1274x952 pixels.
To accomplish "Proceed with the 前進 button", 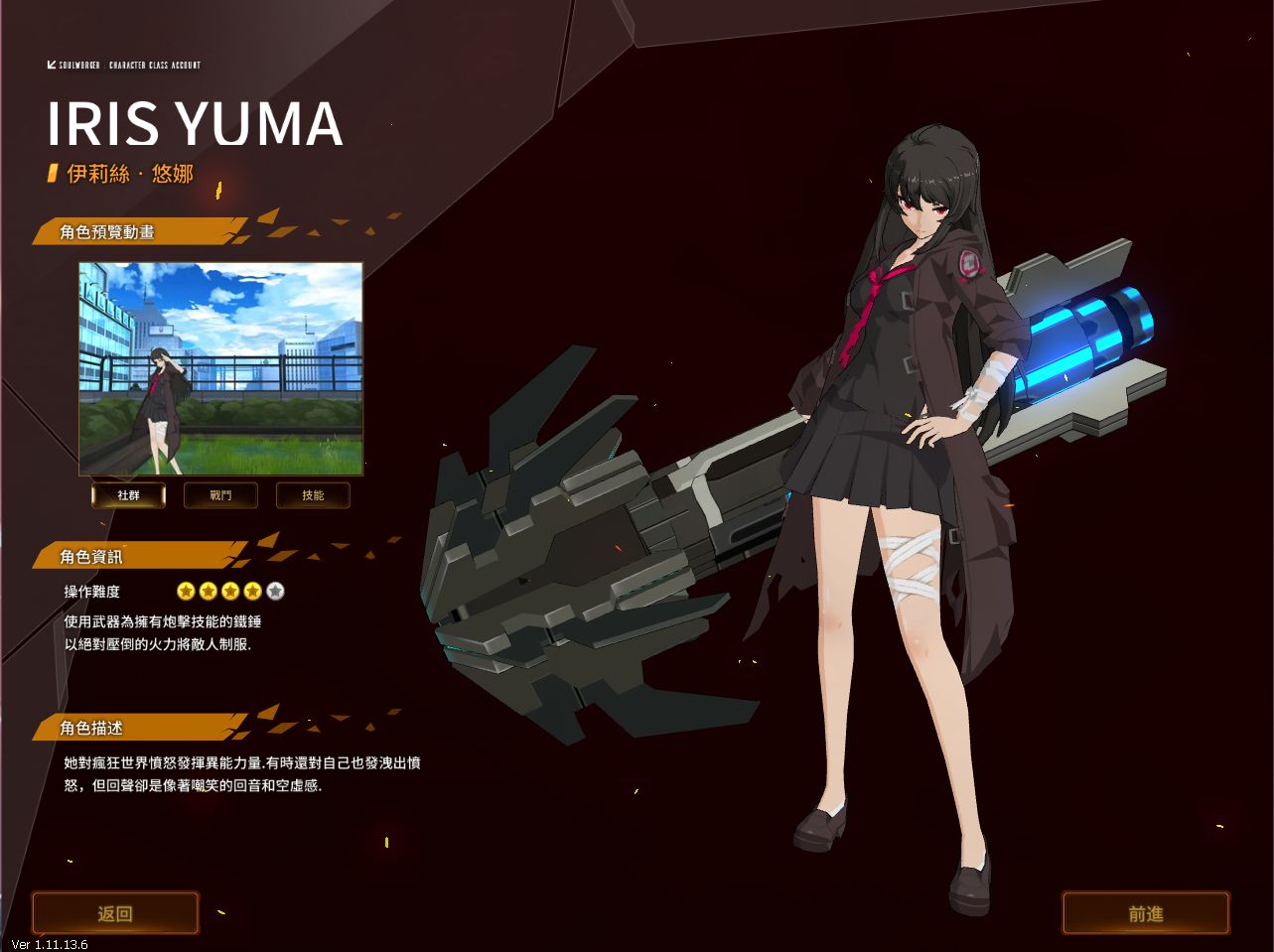I will tap(1145, 913).
